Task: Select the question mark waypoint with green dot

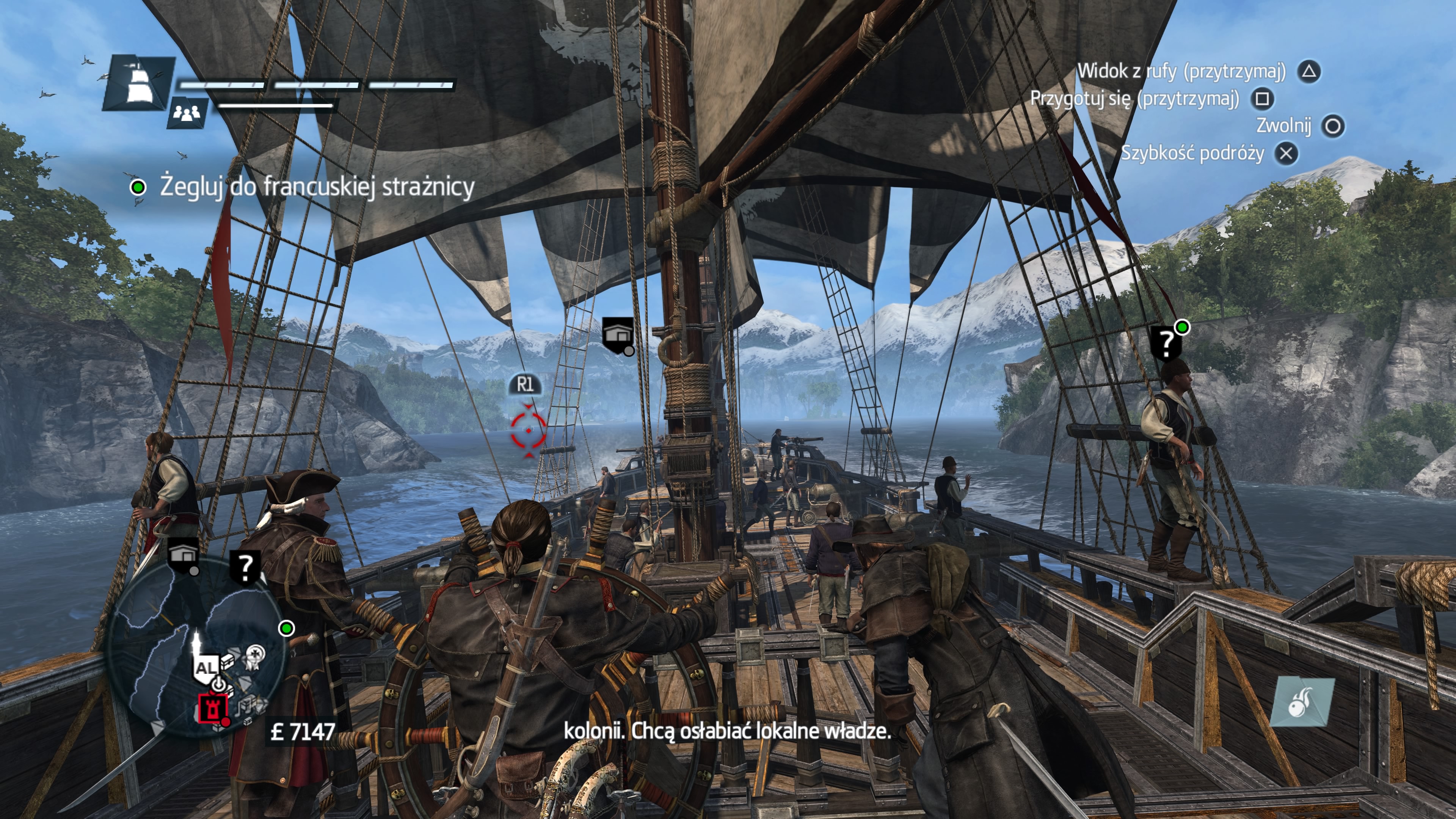Action: point(1166,342)
